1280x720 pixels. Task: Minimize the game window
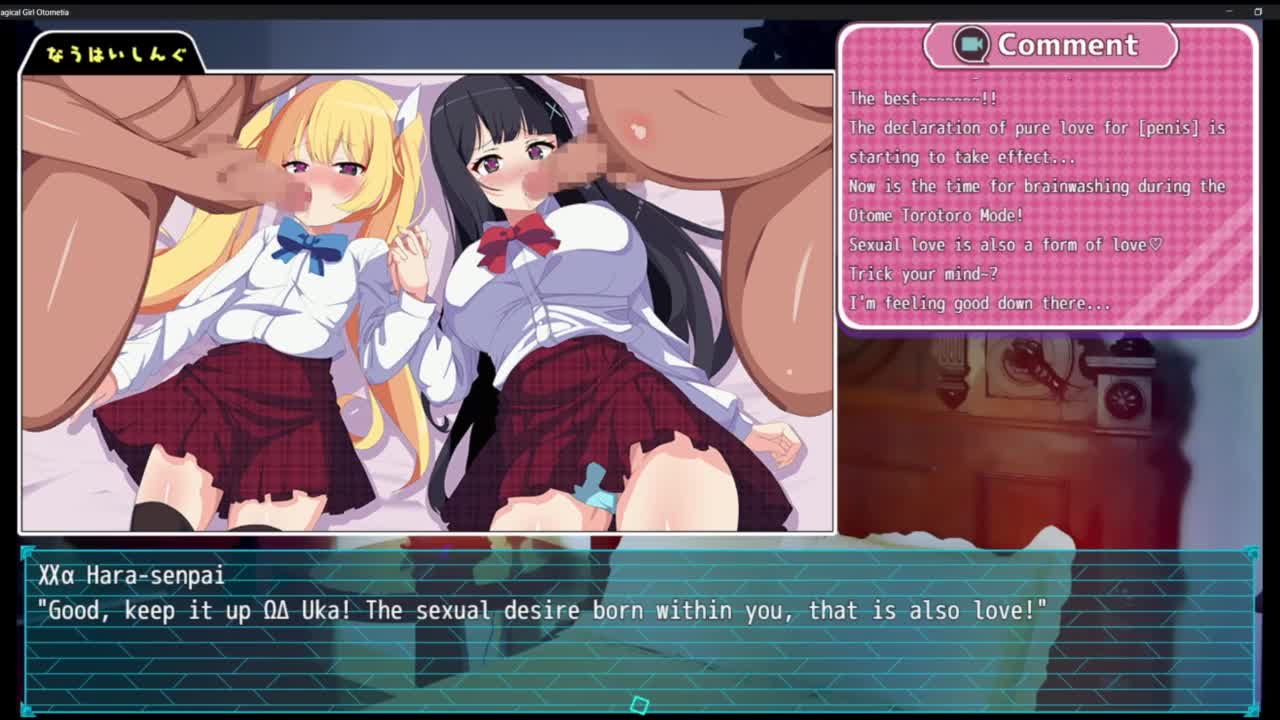(1229, 12)
